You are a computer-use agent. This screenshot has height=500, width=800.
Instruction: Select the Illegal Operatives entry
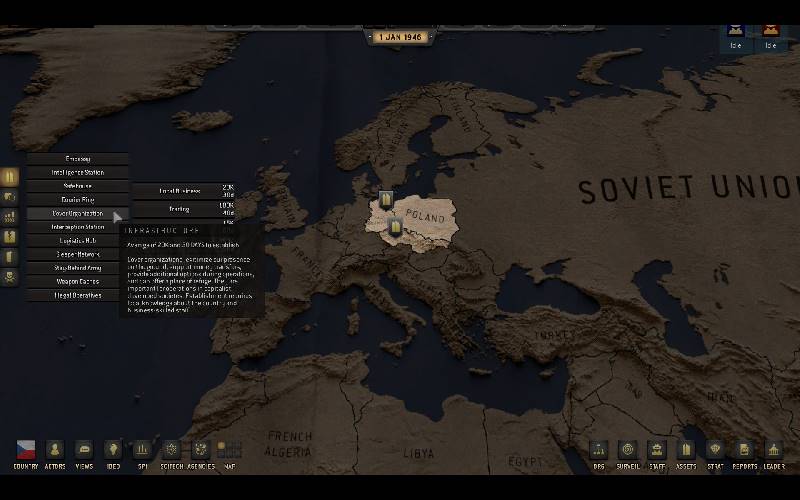pos(78,295)
